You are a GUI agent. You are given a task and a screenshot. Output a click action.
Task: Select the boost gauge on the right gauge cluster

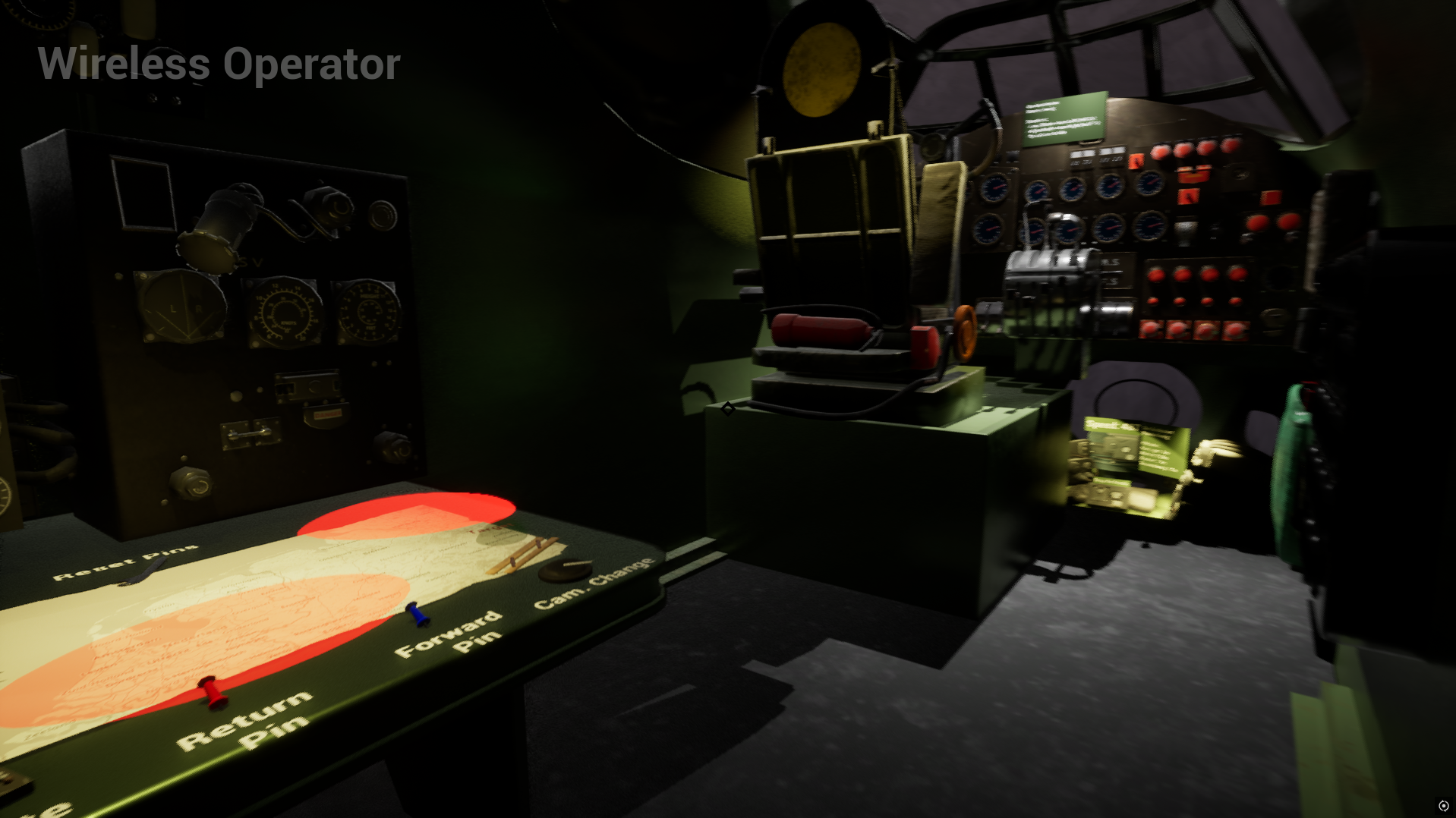coord(1150,228)
